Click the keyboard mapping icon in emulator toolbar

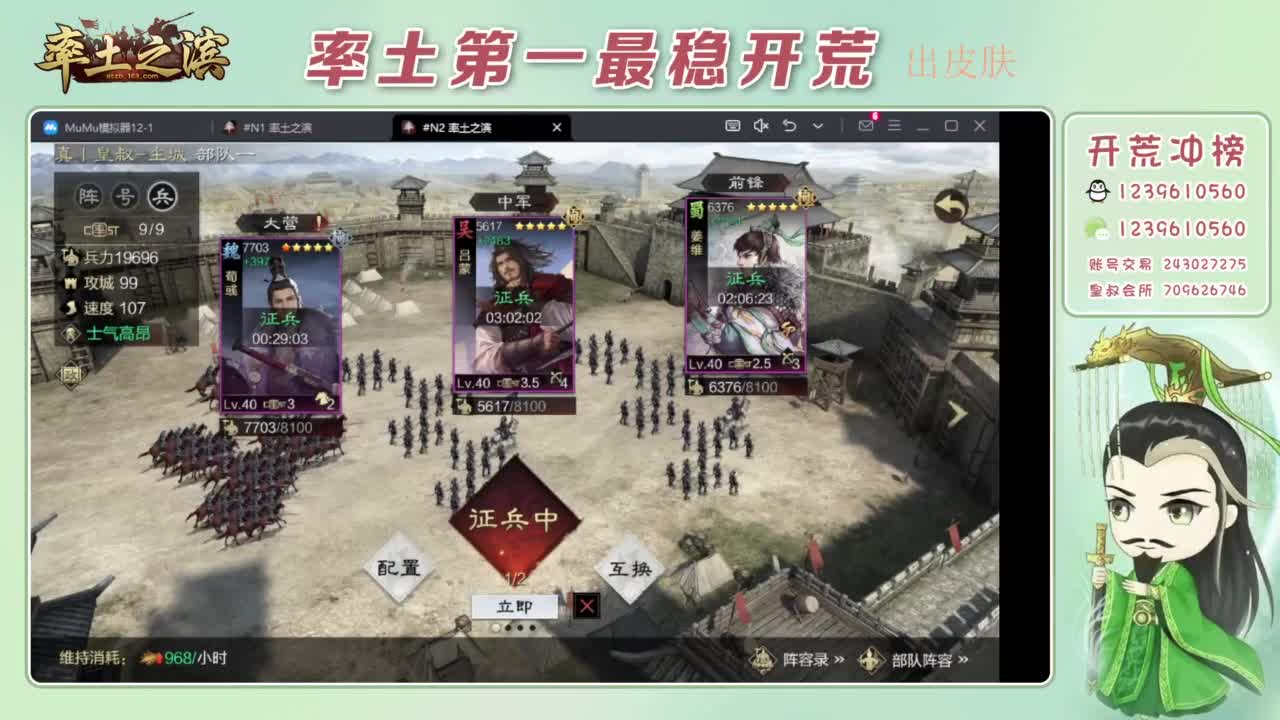(733, 127)
